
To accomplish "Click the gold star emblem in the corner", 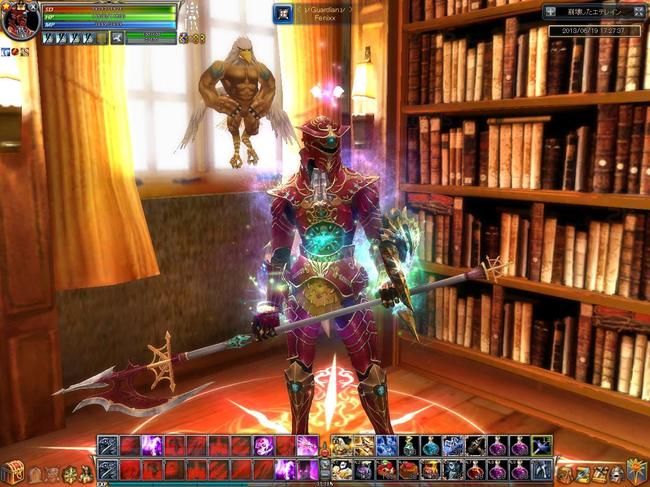I will tap(636, 471).
